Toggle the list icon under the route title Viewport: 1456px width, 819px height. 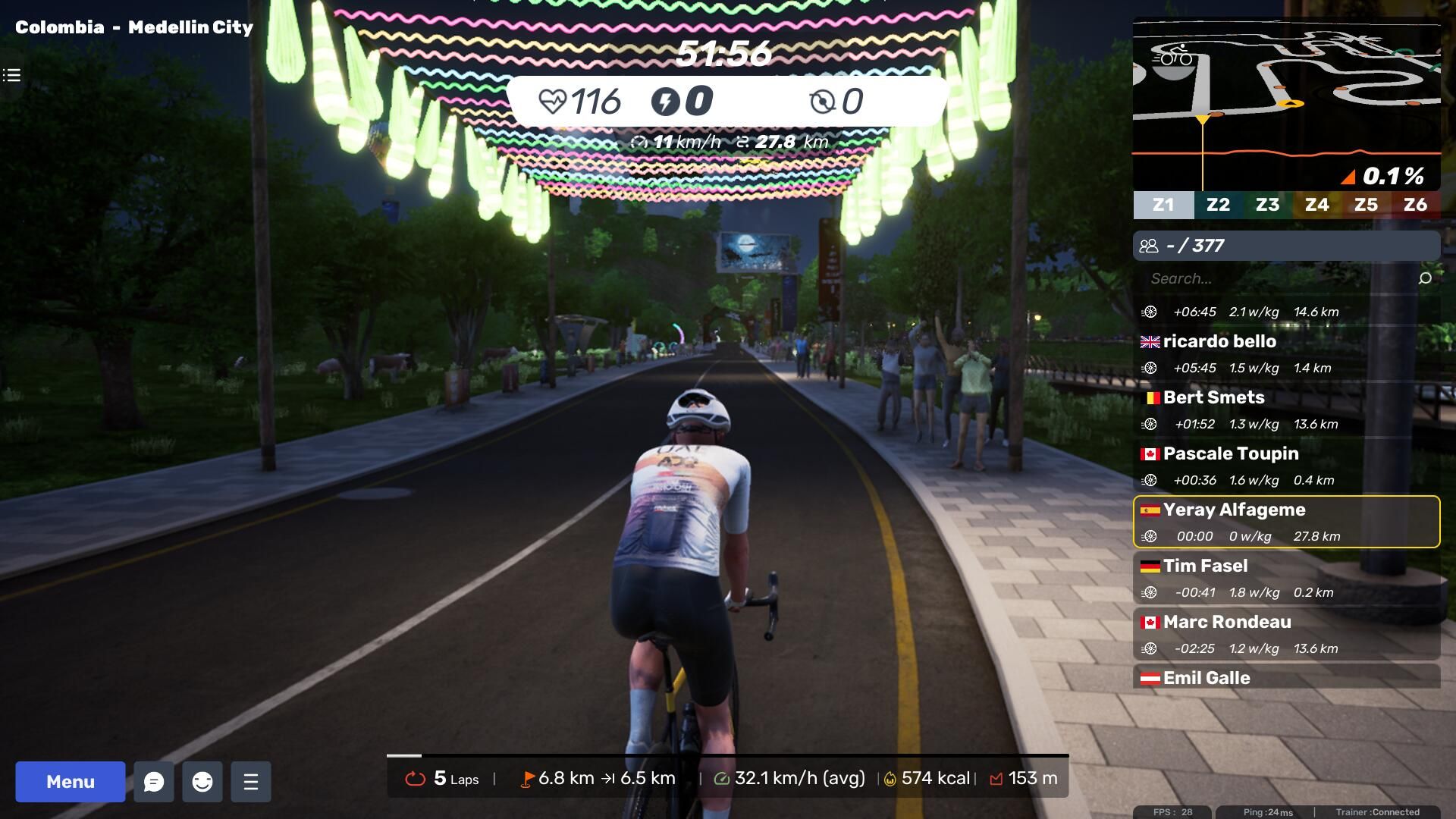[x=11, y=75]
